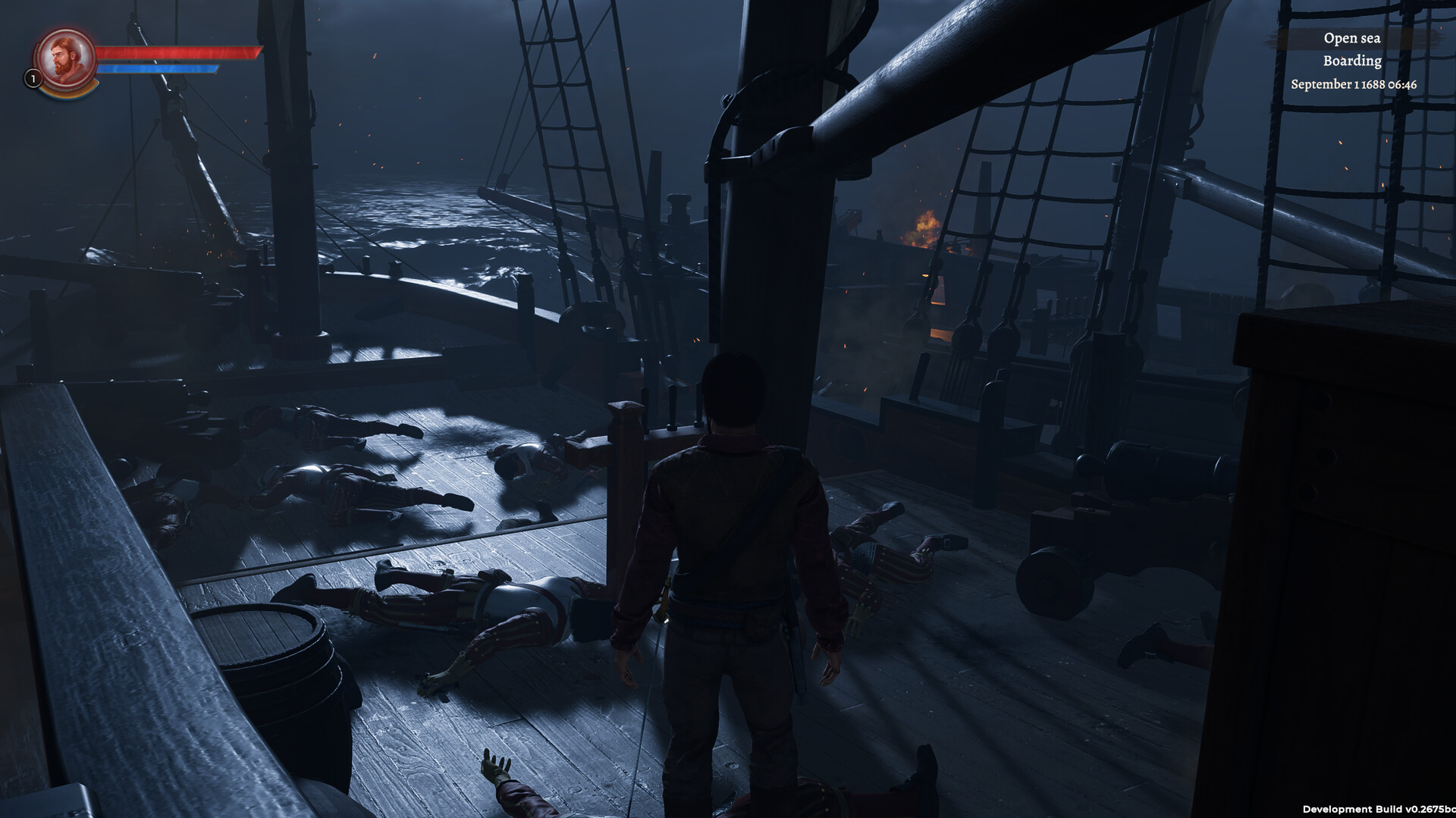Click the blue stamina bar strip

coord(159,70)
